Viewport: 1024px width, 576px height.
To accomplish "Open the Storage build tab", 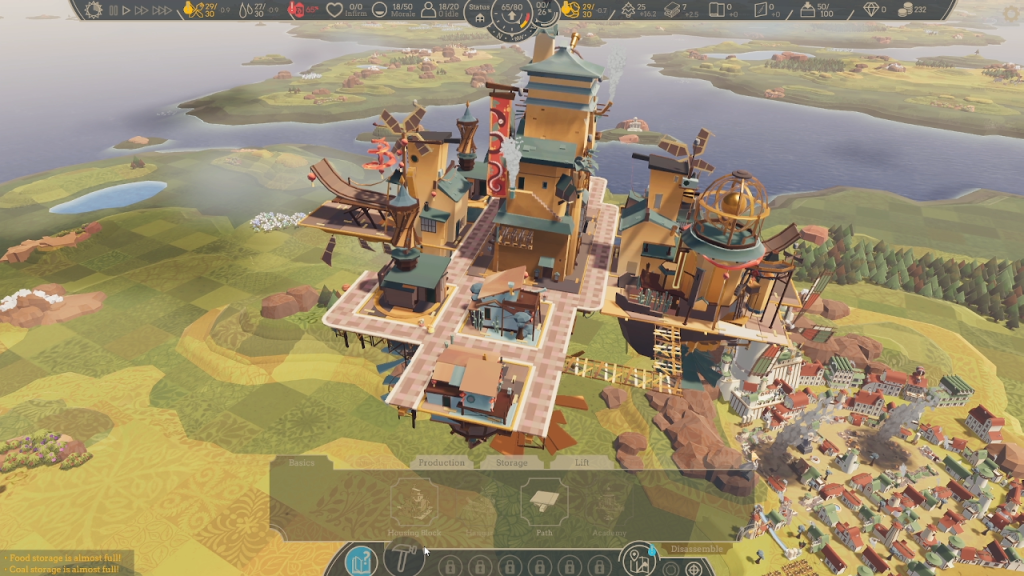I will 511,463.
